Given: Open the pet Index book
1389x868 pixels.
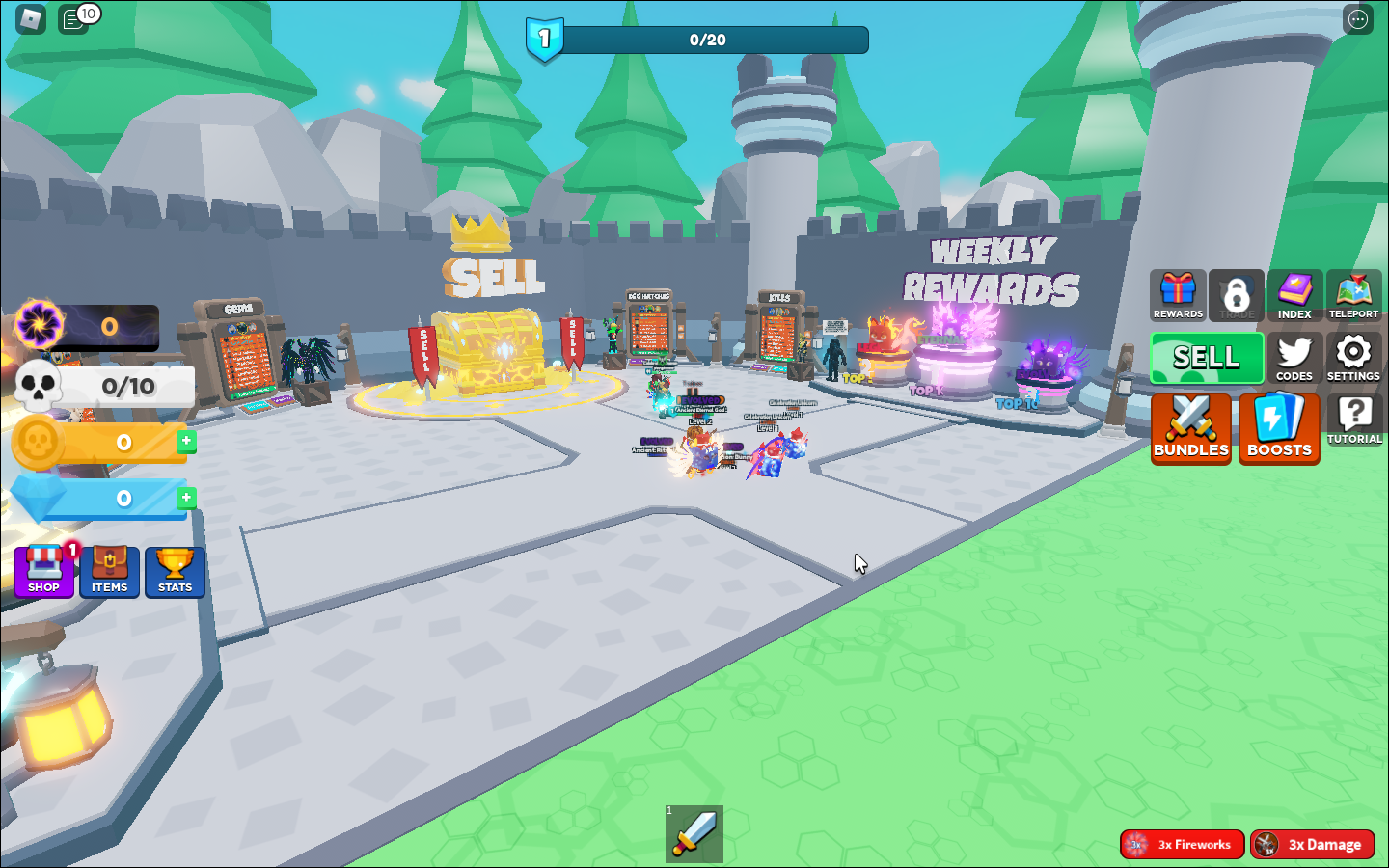Looking at the screenshot, I should click(x=1295, y=295).
